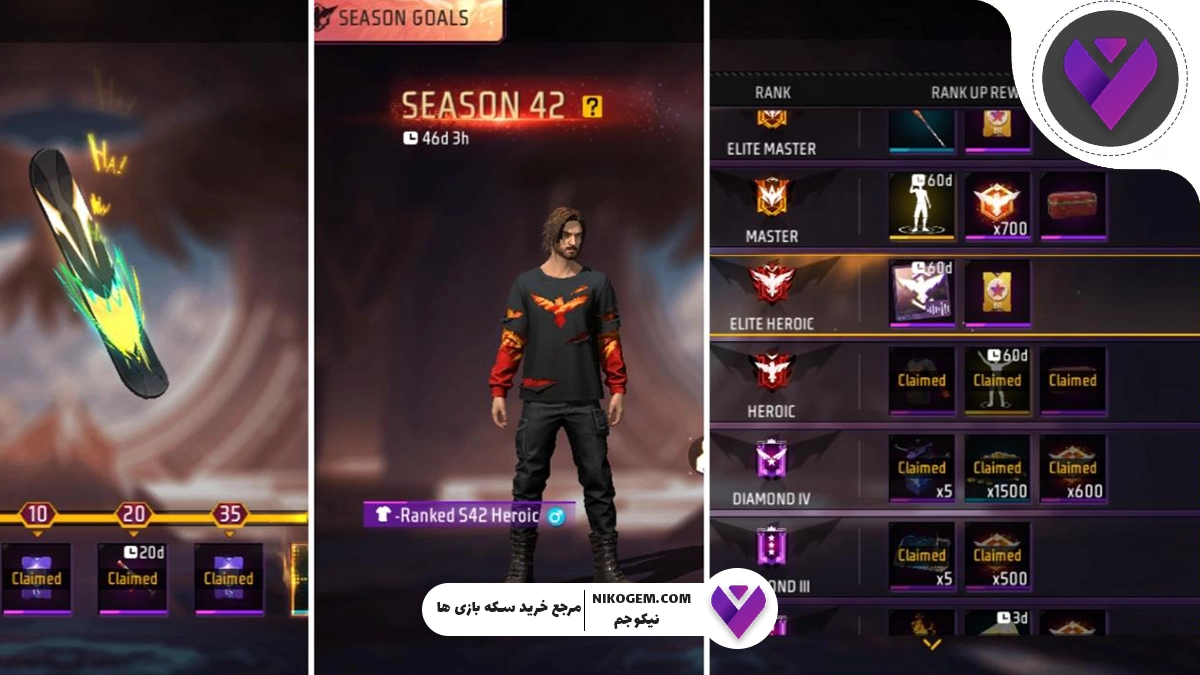Open the Elite Heroic 60d banner reward

click(921, 292)
